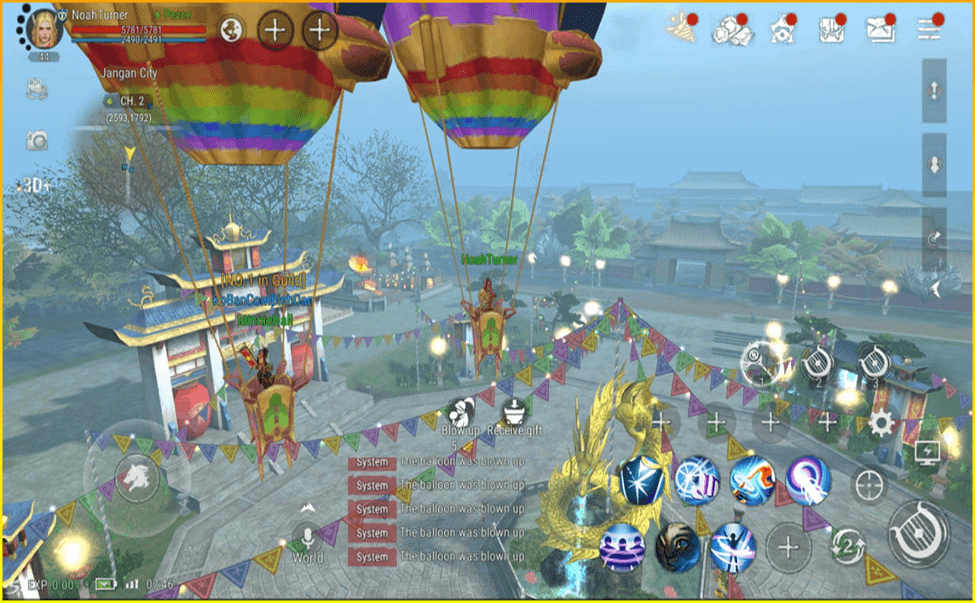The image size is (975, 603).
Task: Swap skill set with the 2 arrows button
Action: pyautogui.click(x=848, y=546)
